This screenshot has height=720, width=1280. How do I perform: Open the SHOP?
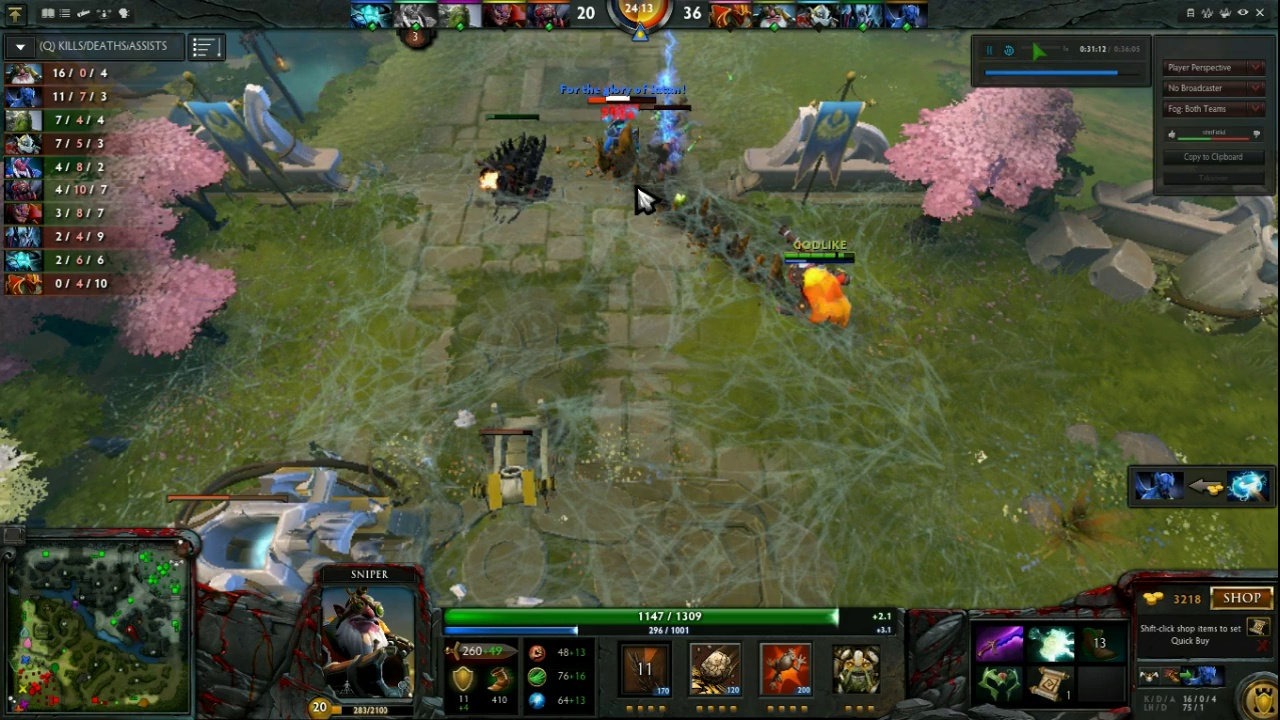tap(1242, 598)
